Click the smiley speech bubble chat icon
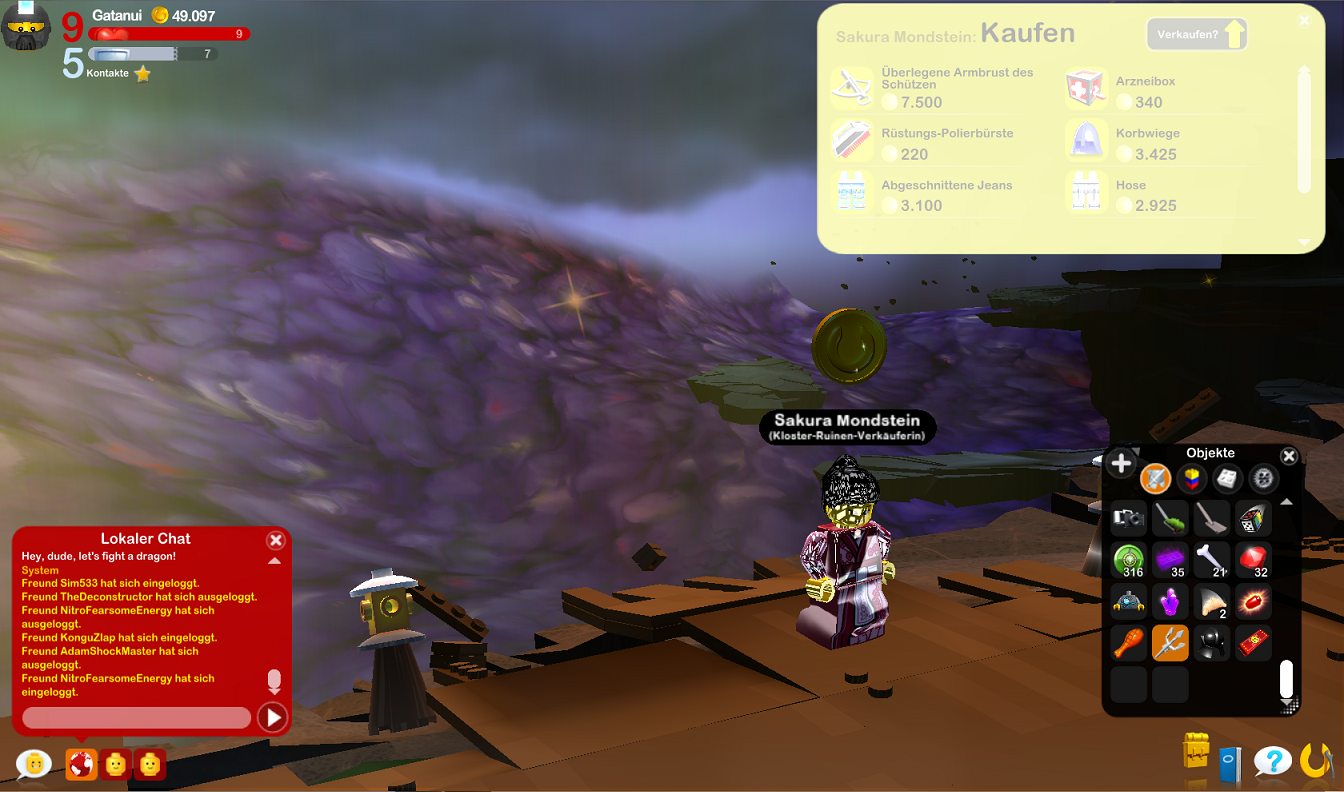 (x=33, y=764)
